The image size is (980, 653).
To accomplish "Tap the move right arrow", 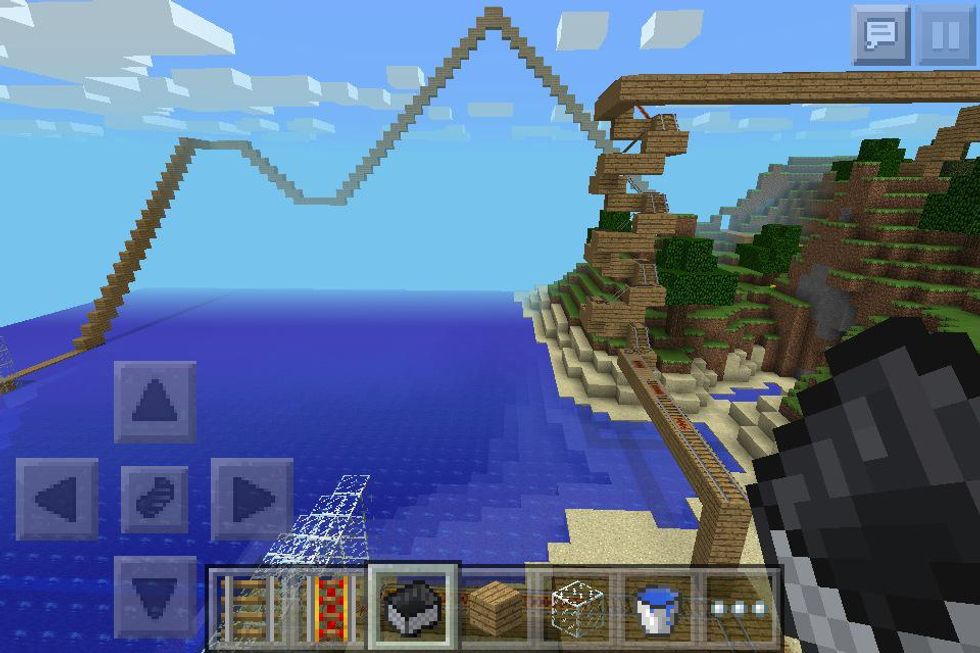I will [251, 499].
